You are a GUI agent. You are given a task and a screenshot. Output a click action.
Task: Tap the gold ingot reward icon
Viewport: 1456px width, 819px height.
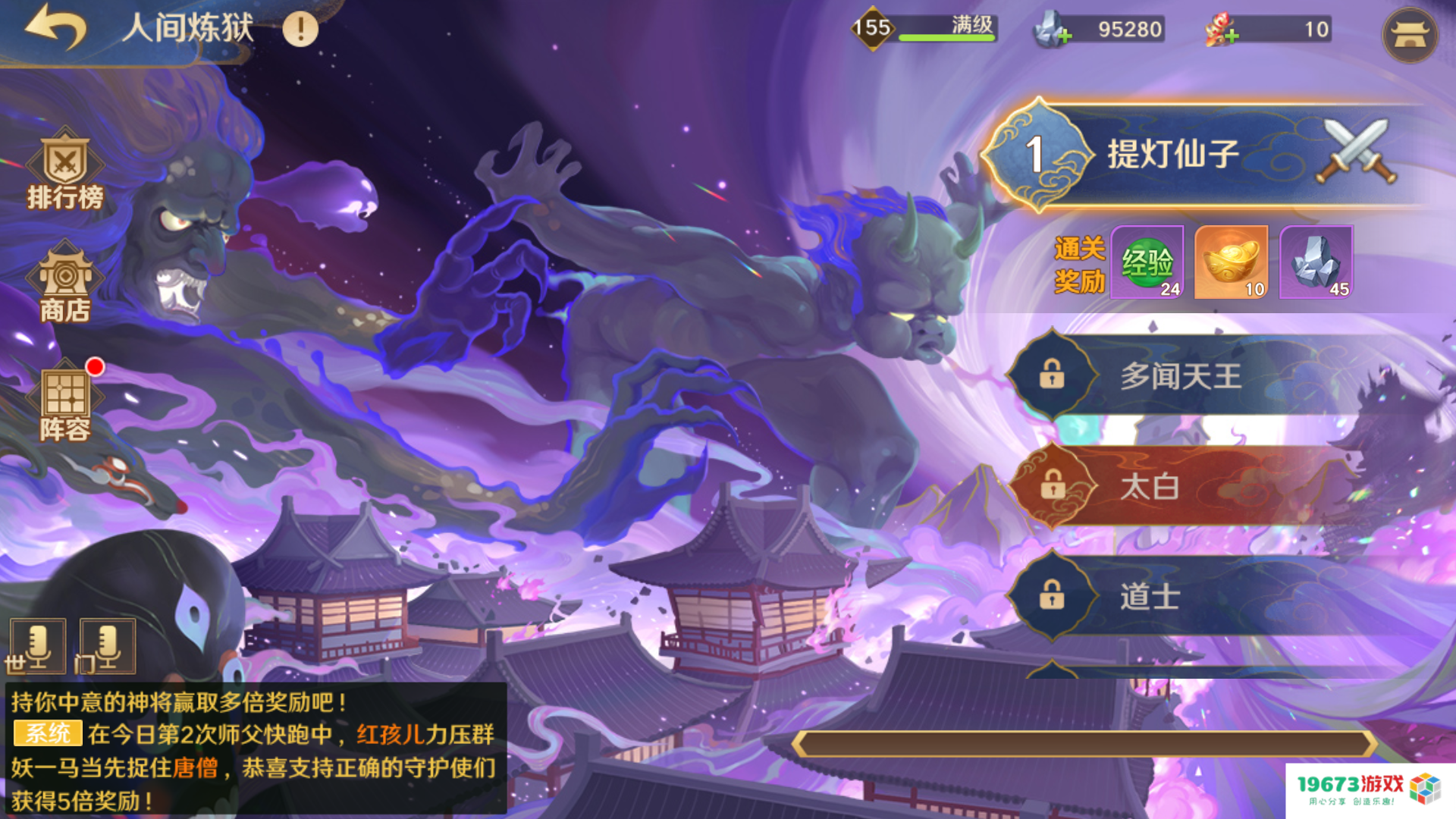1231,262
